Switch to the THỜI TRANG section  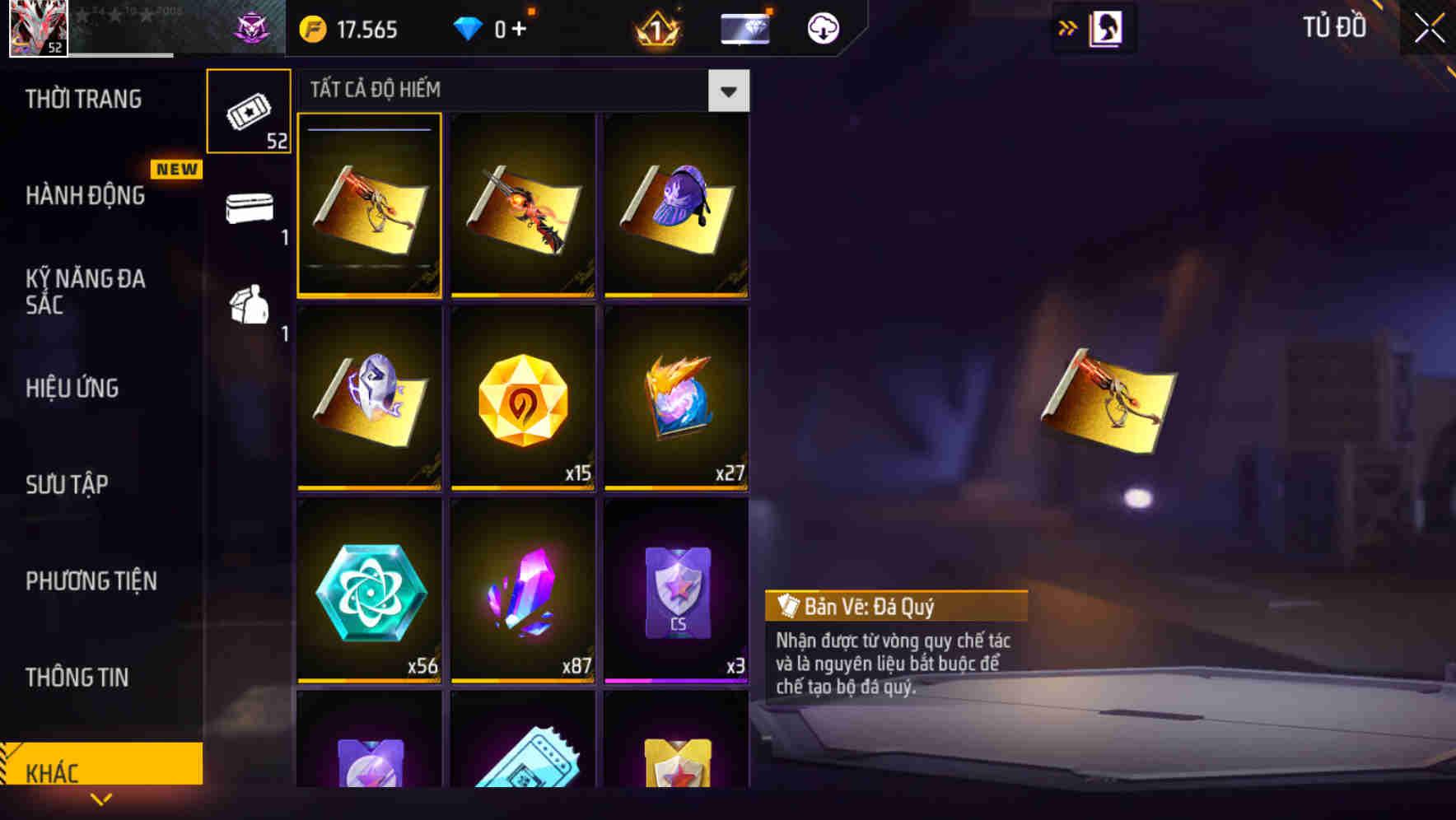[85, 99]
